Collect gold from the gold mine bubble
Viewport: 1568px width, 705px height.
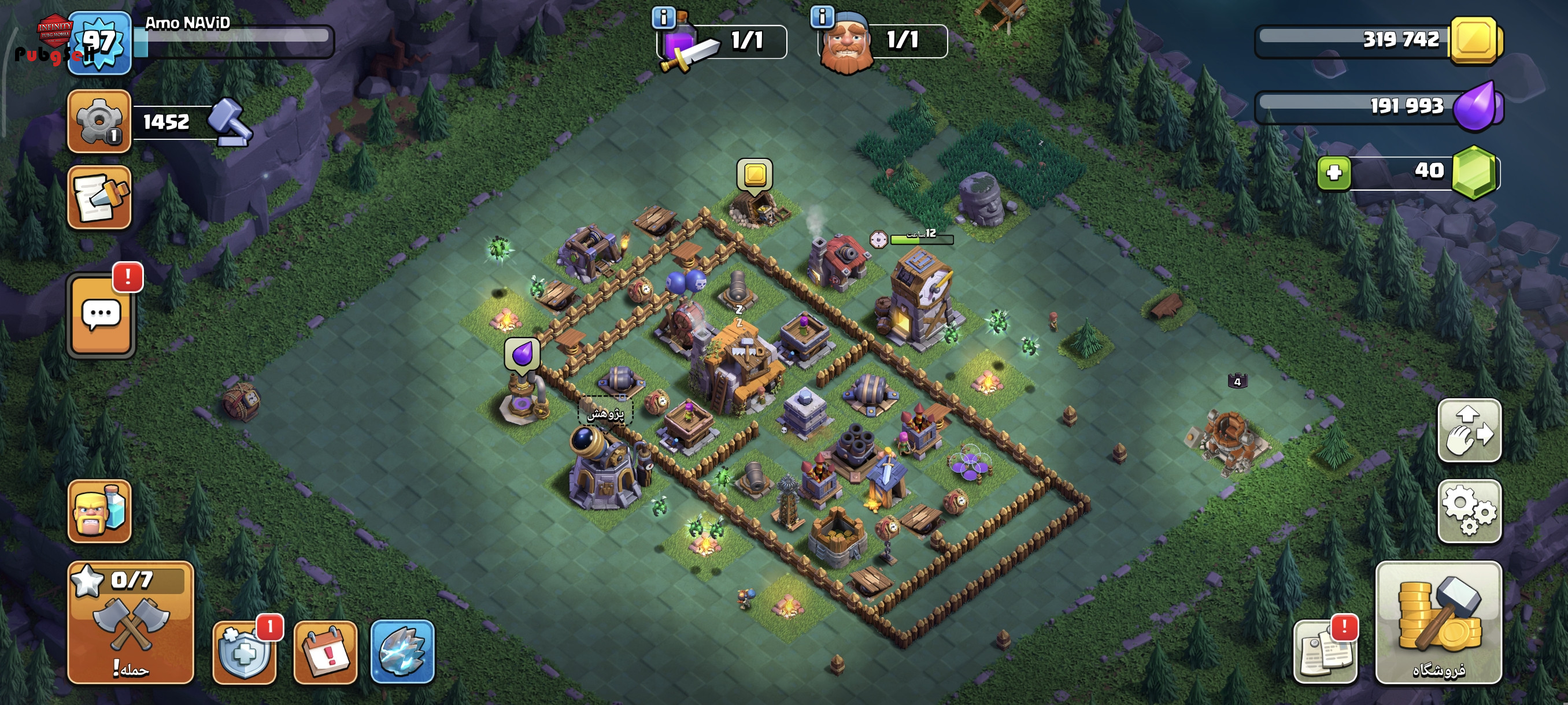click(x=755, y=176)
